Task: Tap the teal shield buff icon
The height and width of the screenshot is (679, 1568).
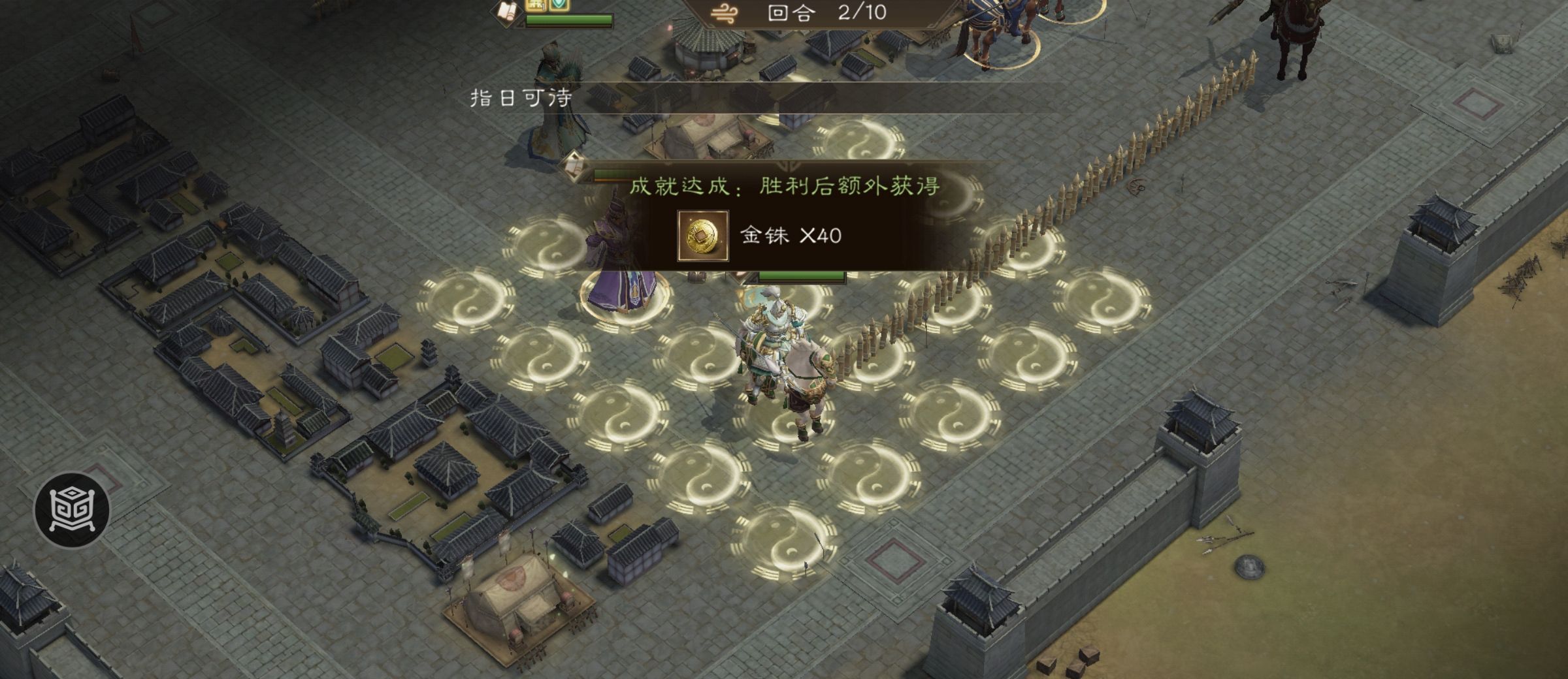Action: click(x=557, y=5)
